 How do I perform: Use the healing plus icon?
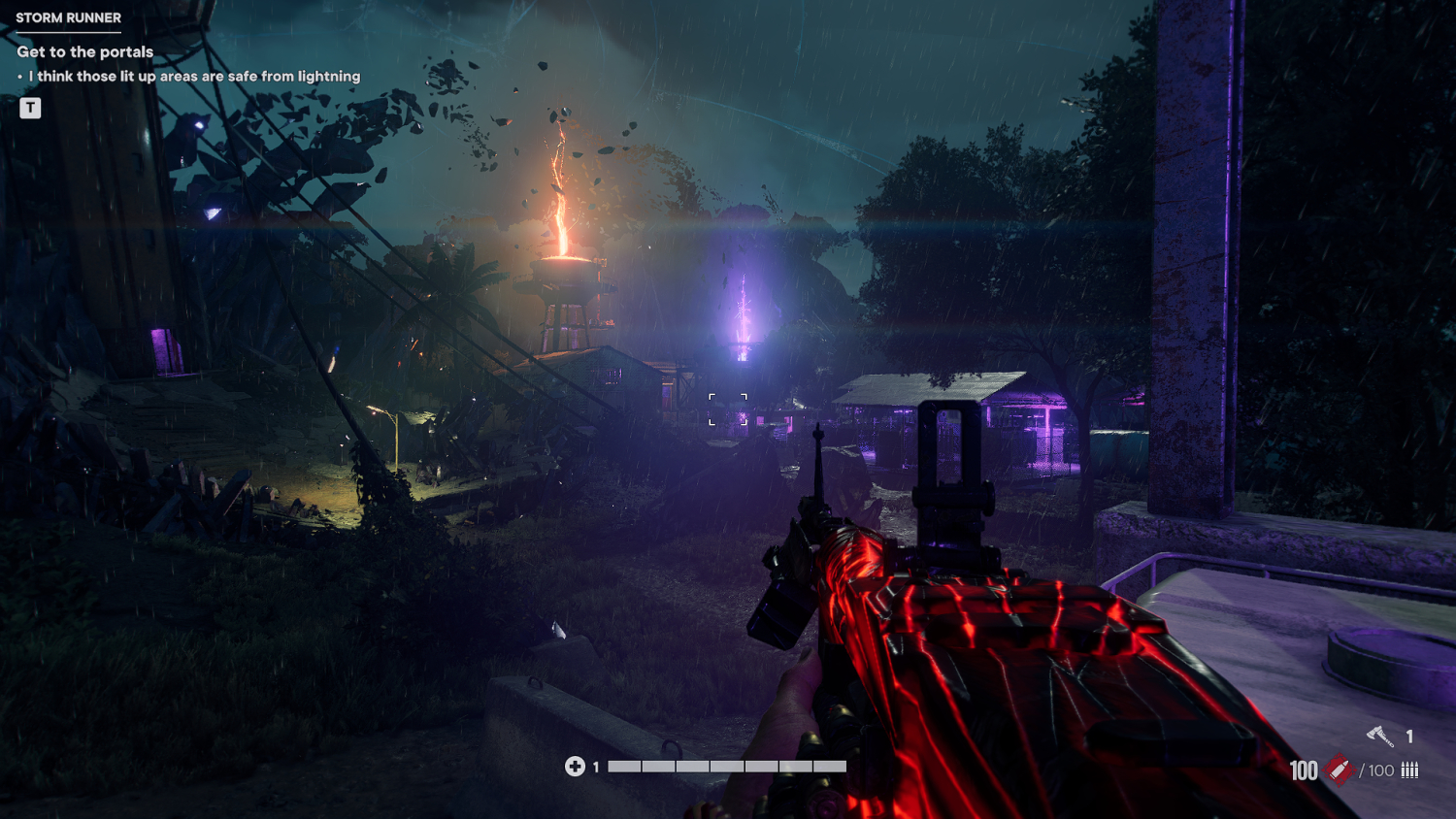coord(575,767)
